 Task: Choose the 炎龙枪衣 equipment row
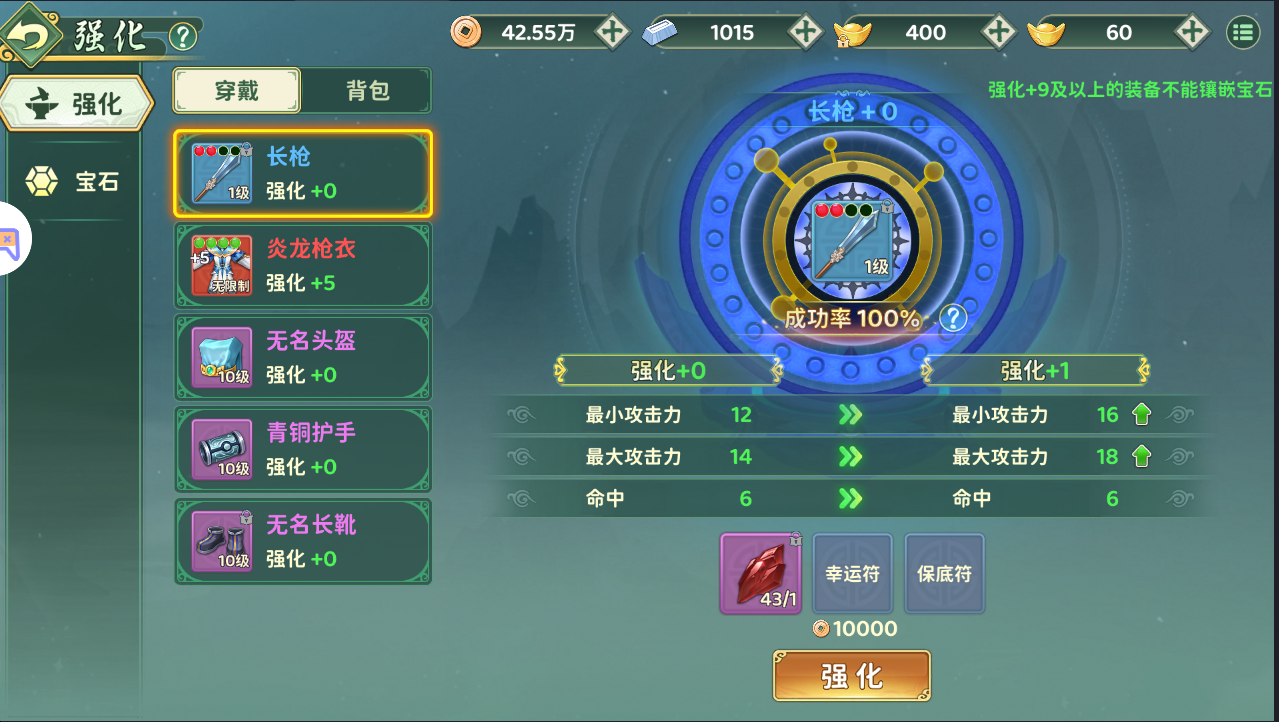coord(302,266)
